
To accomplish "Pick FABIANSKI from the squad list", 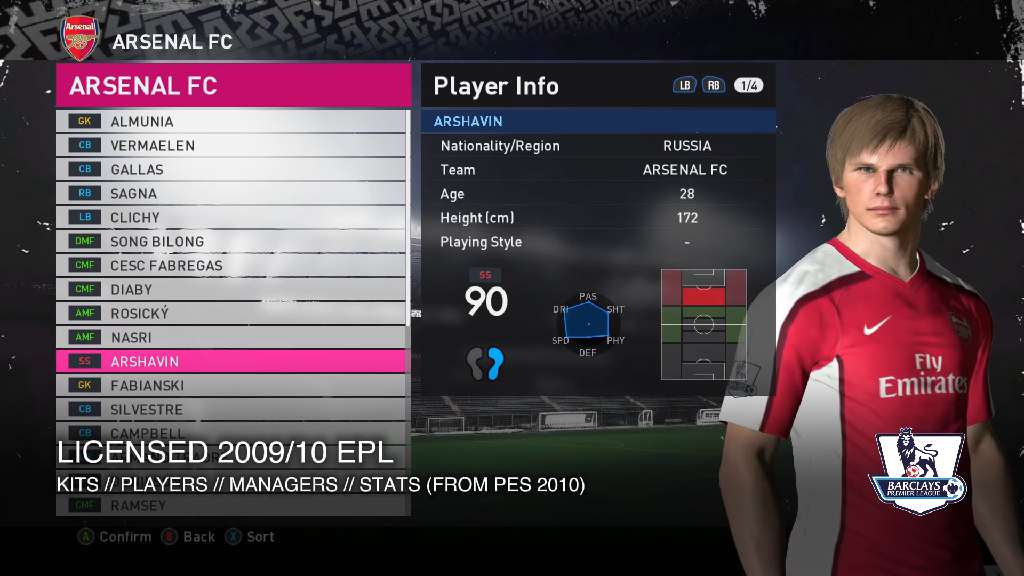I will coord(232,385).
